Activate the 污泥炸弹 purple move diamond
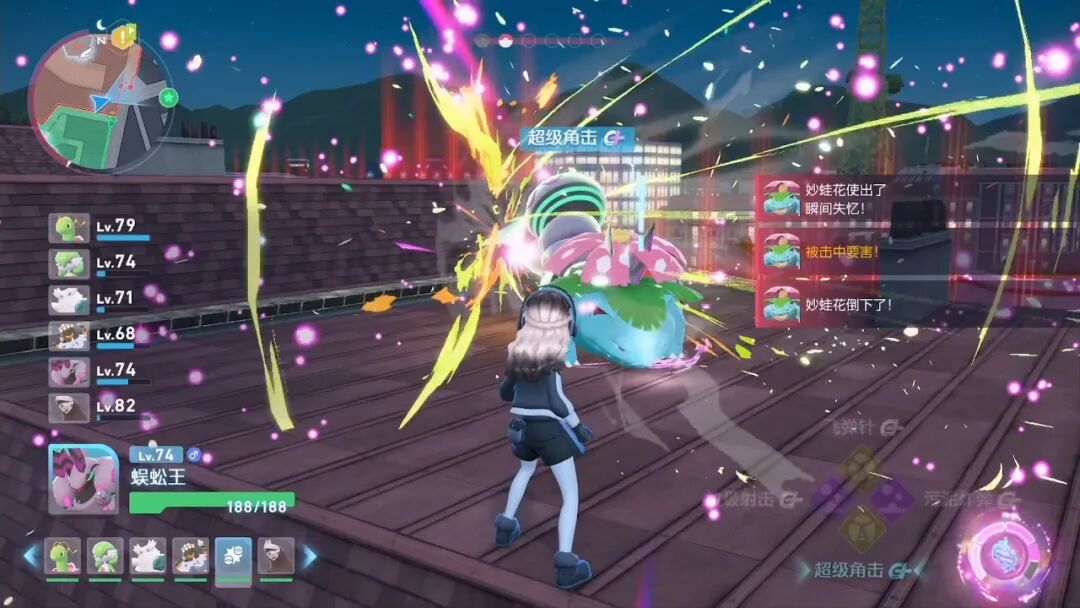The width and height of the screenshot is (1080, 608). (890, 496)
